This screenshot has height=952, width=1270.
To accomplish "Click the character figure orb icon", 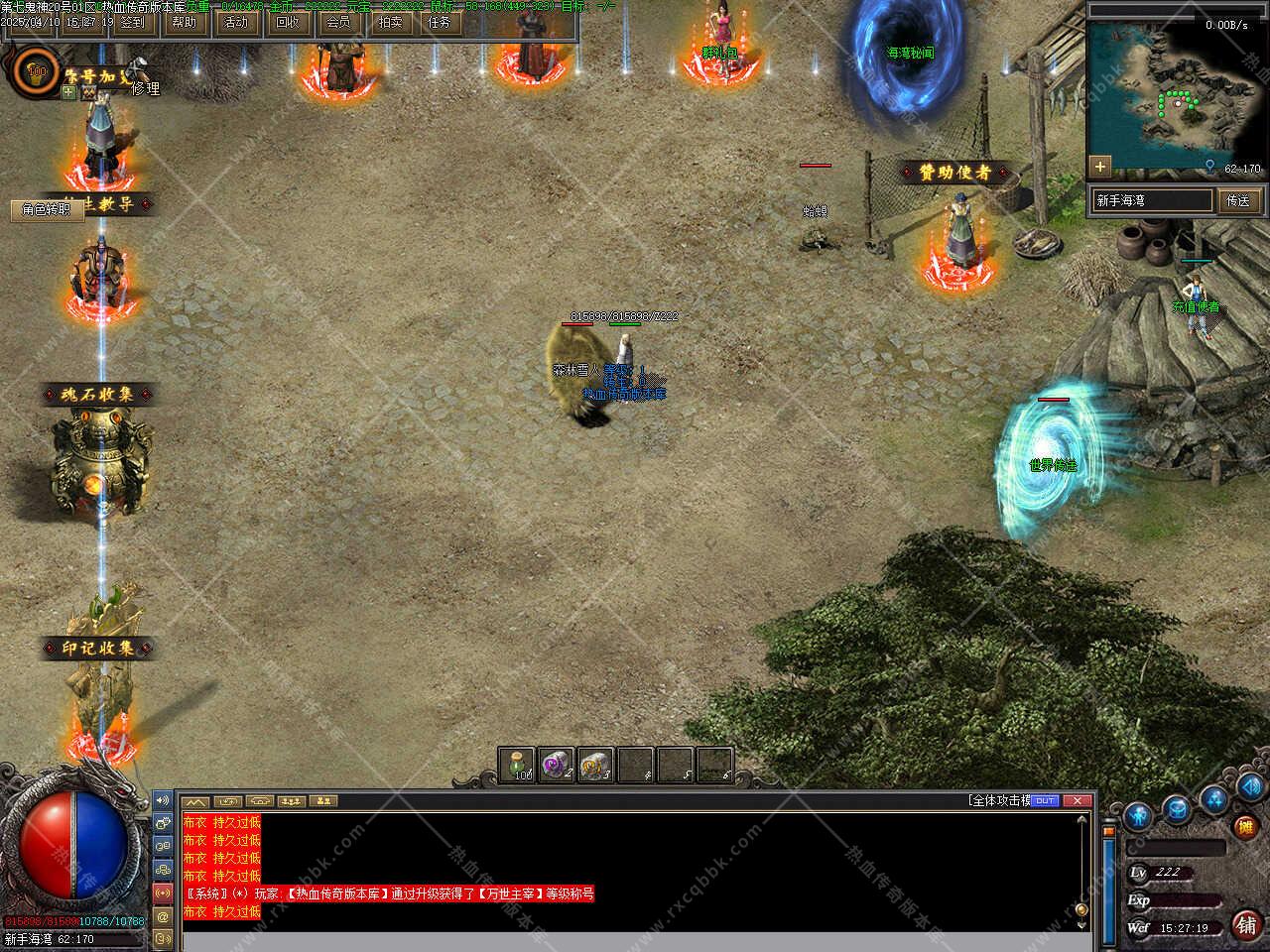I will pos(1139,816).
